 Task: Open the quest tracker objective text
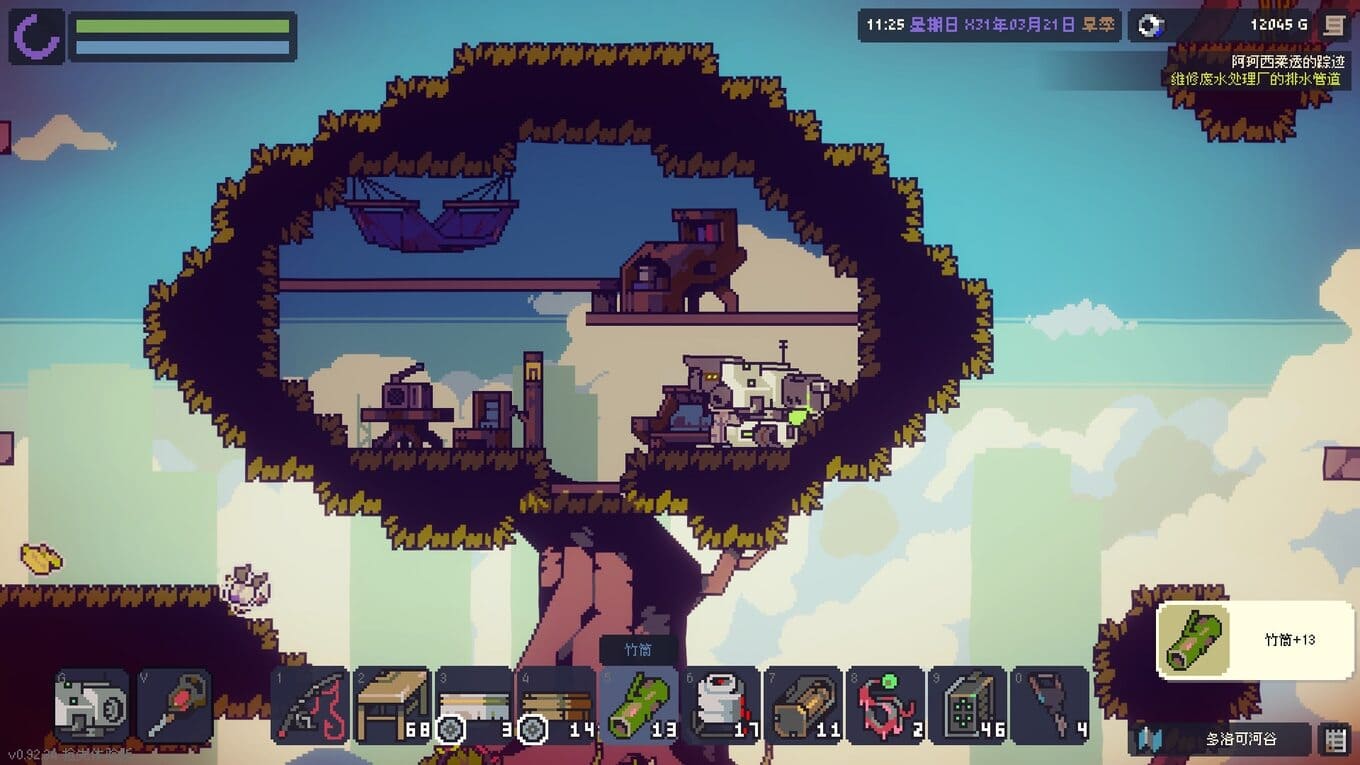pos(1255,78)
